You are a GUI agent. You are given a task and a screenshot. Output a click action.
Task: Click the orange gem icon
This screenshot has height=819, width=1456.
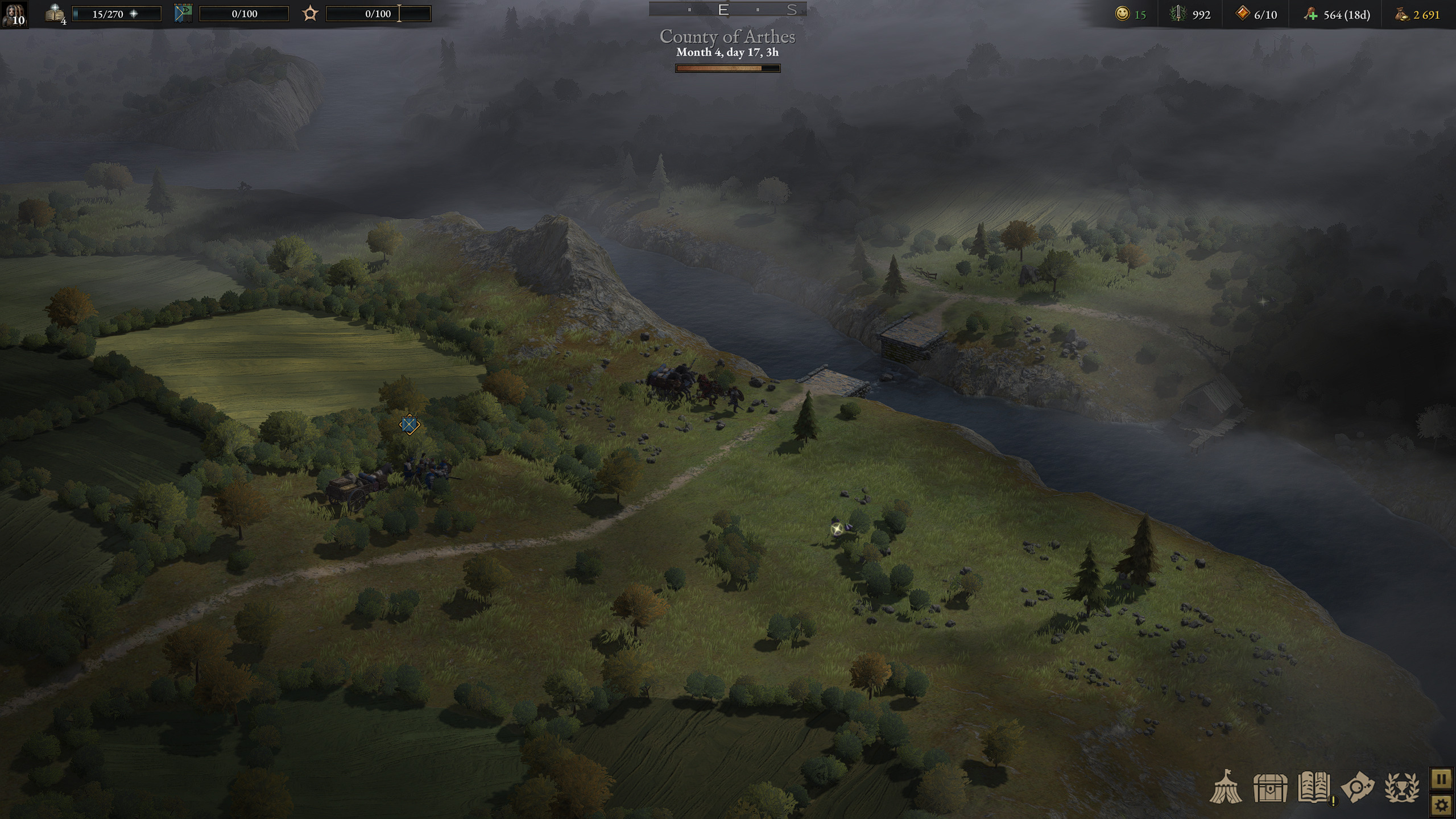pyautogui.click(x=1243, y=14)
